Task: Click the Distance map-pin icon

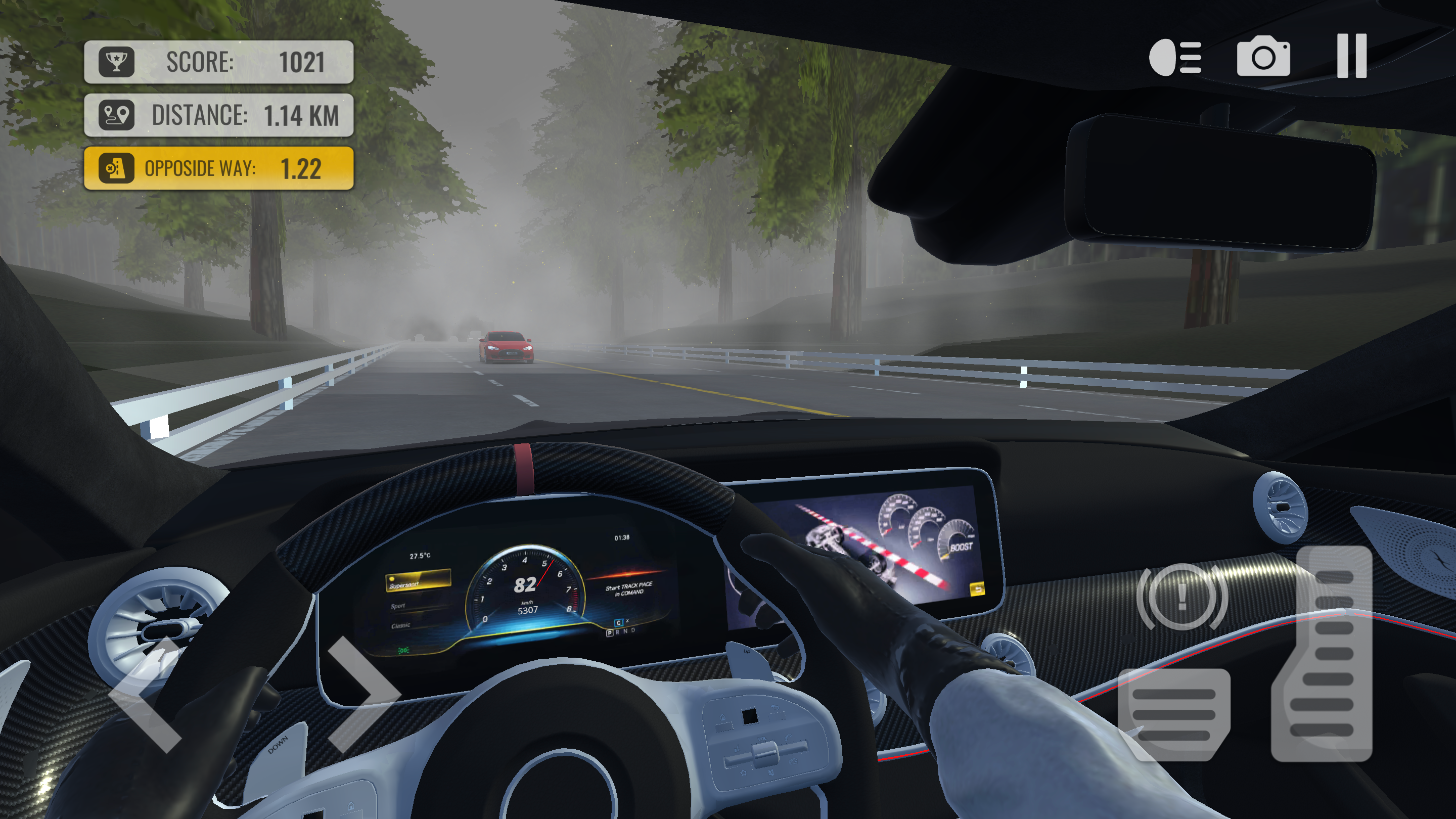Action: (x=117, y=116)
